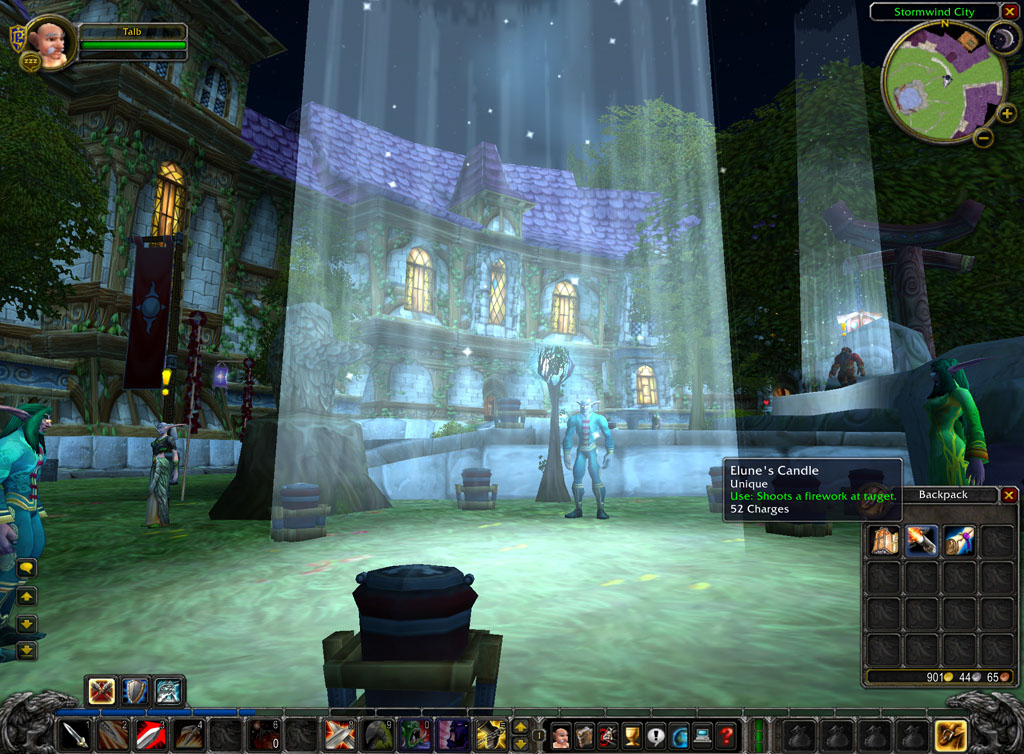
Task: Click the Stormwind City minimap
Action: point(942,82)
